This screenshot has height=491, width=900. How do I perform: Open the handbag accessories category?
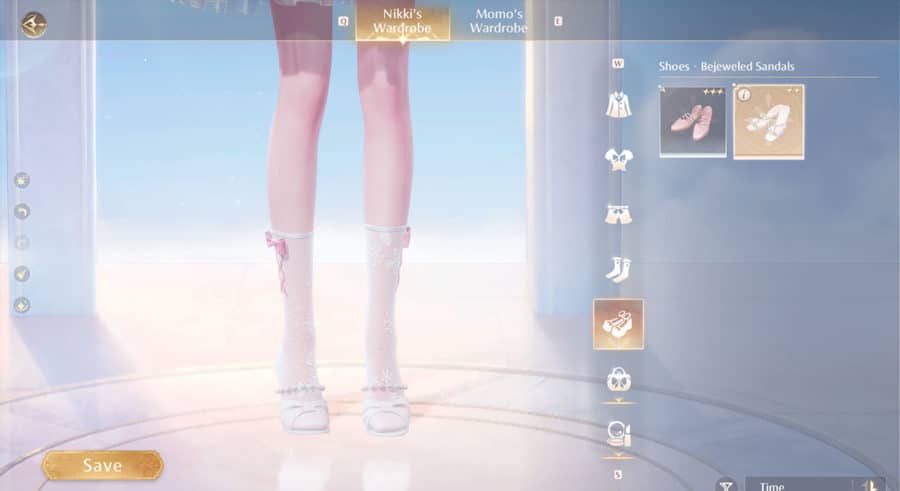pyautogui.click(x=618, y=379)
